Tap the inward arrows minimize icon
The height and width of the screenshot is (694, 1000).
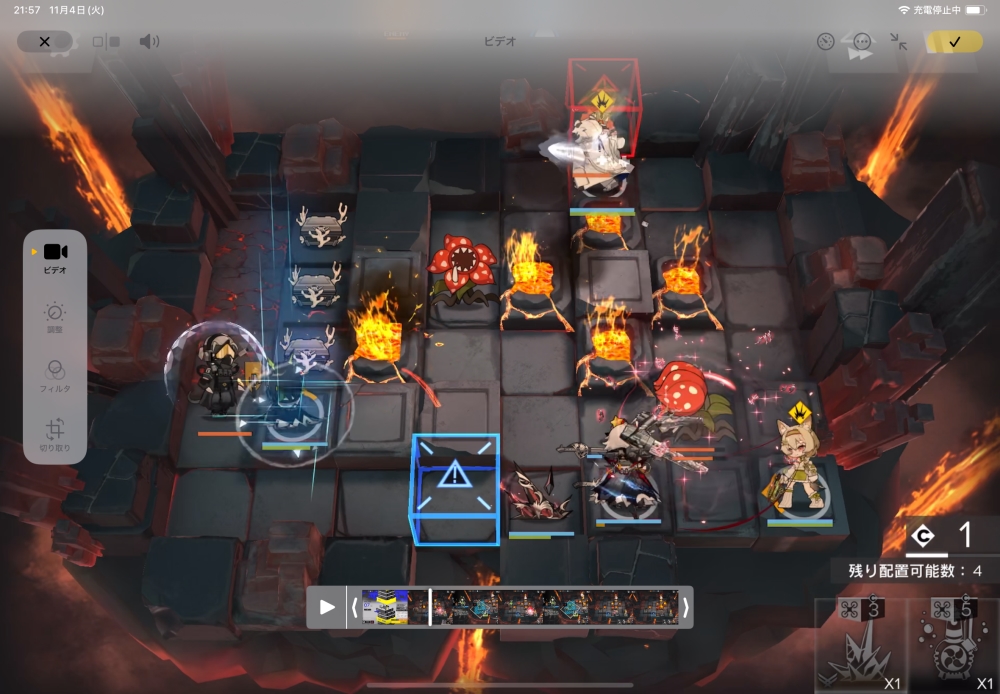[x=899, y=42]
